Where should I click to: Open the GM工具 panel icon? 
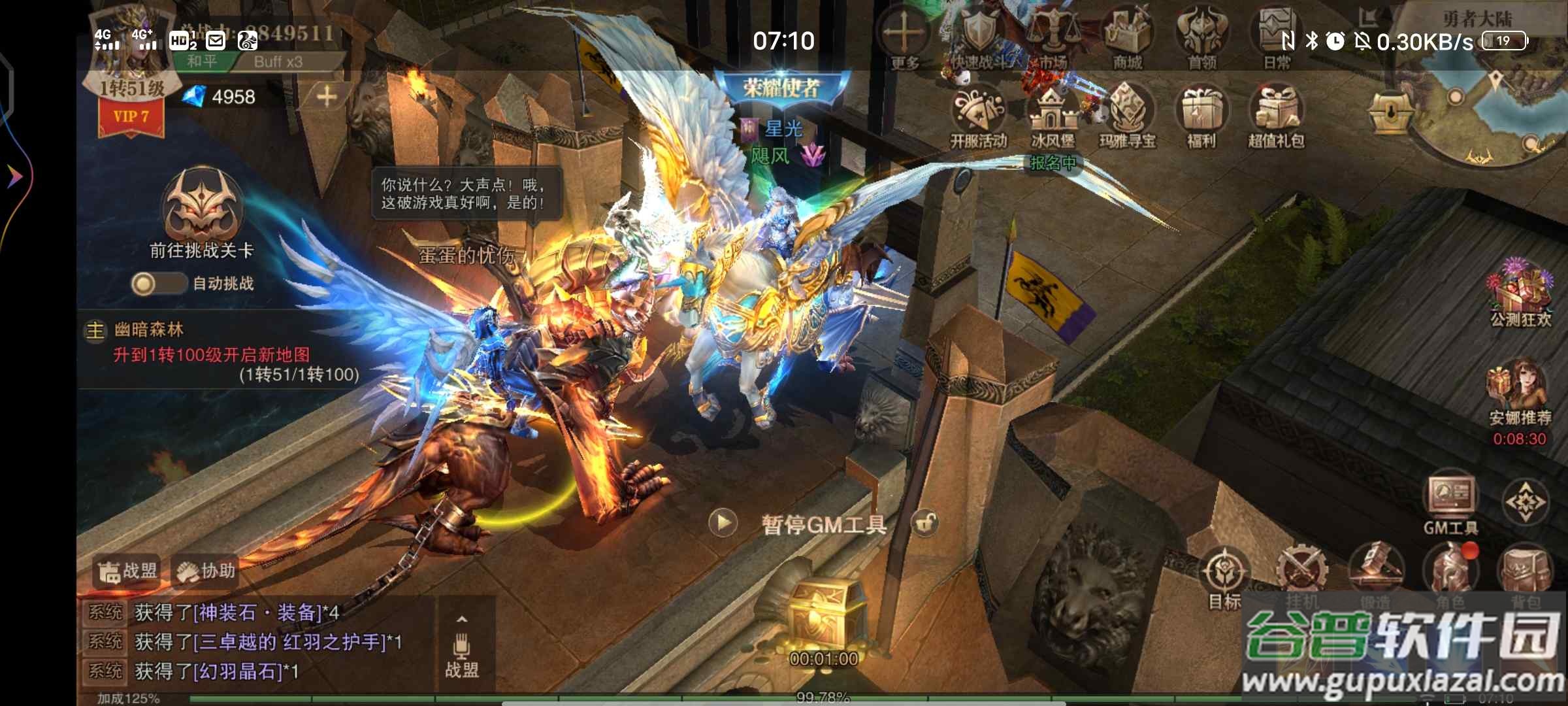1450,500
